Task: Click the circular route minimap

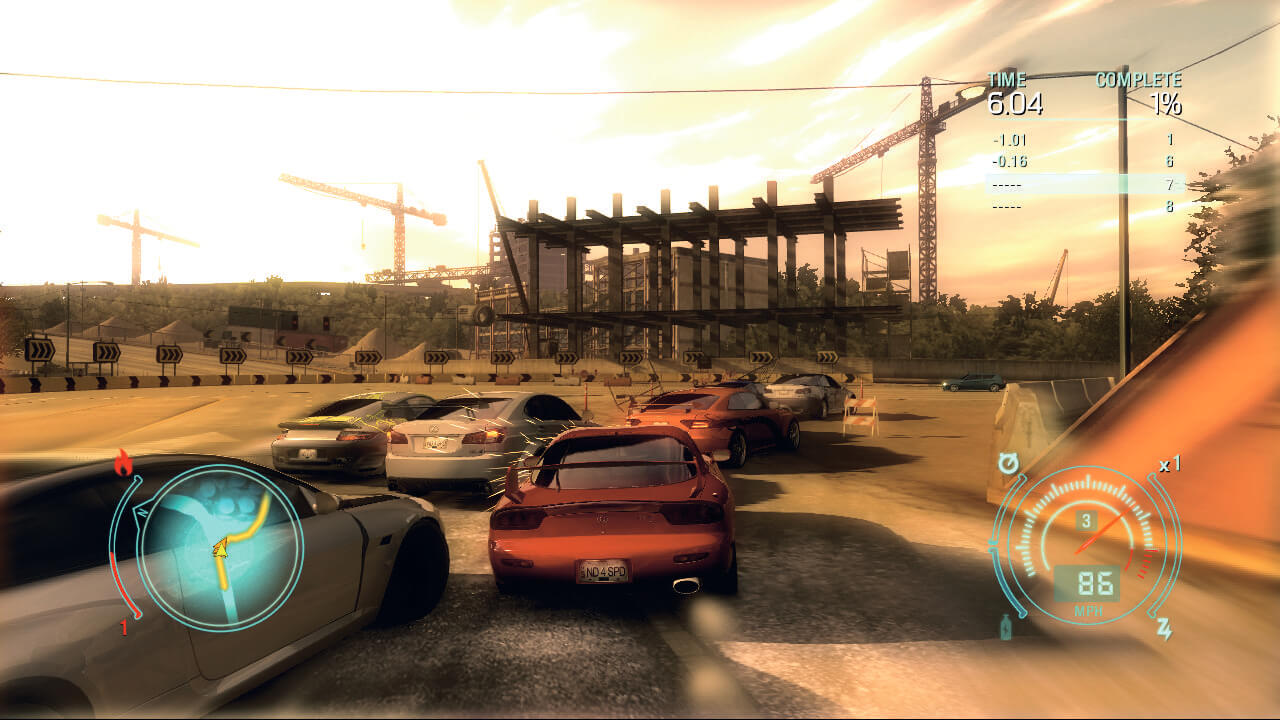Action: [220, 545]
